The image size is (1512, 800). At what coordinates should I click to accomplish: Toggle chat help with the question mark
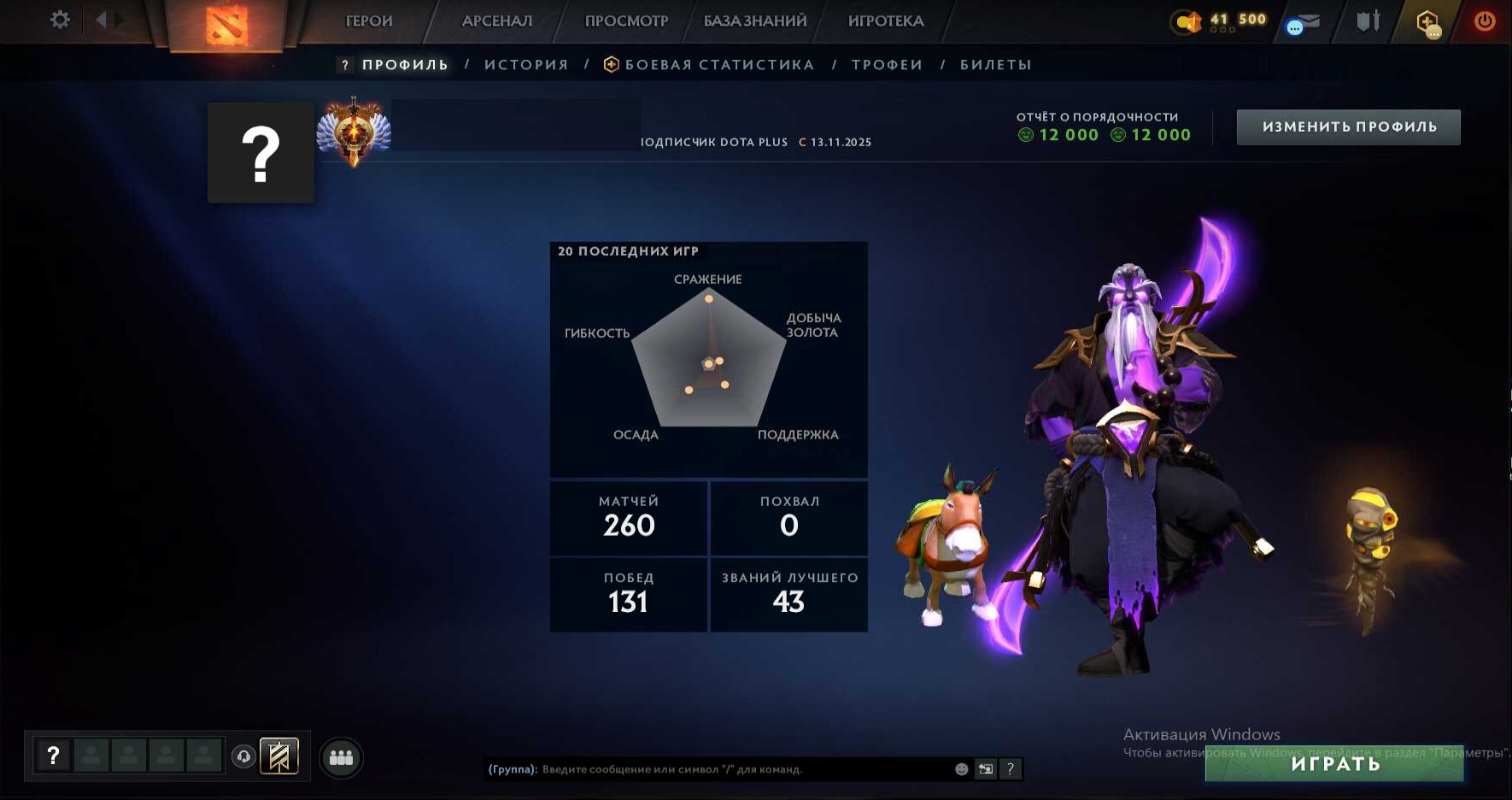pyautogui.click(x=1011, y=768)
